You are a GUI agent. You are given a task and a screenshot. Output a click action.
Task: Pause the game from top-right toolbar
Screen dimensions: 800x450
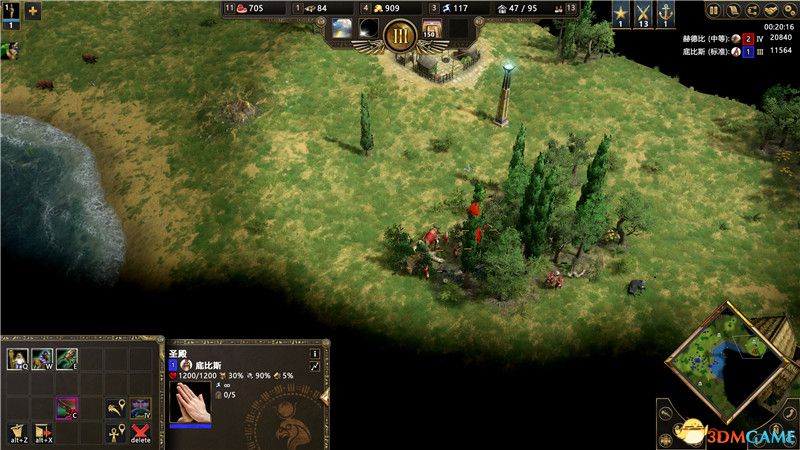point(714,11)
